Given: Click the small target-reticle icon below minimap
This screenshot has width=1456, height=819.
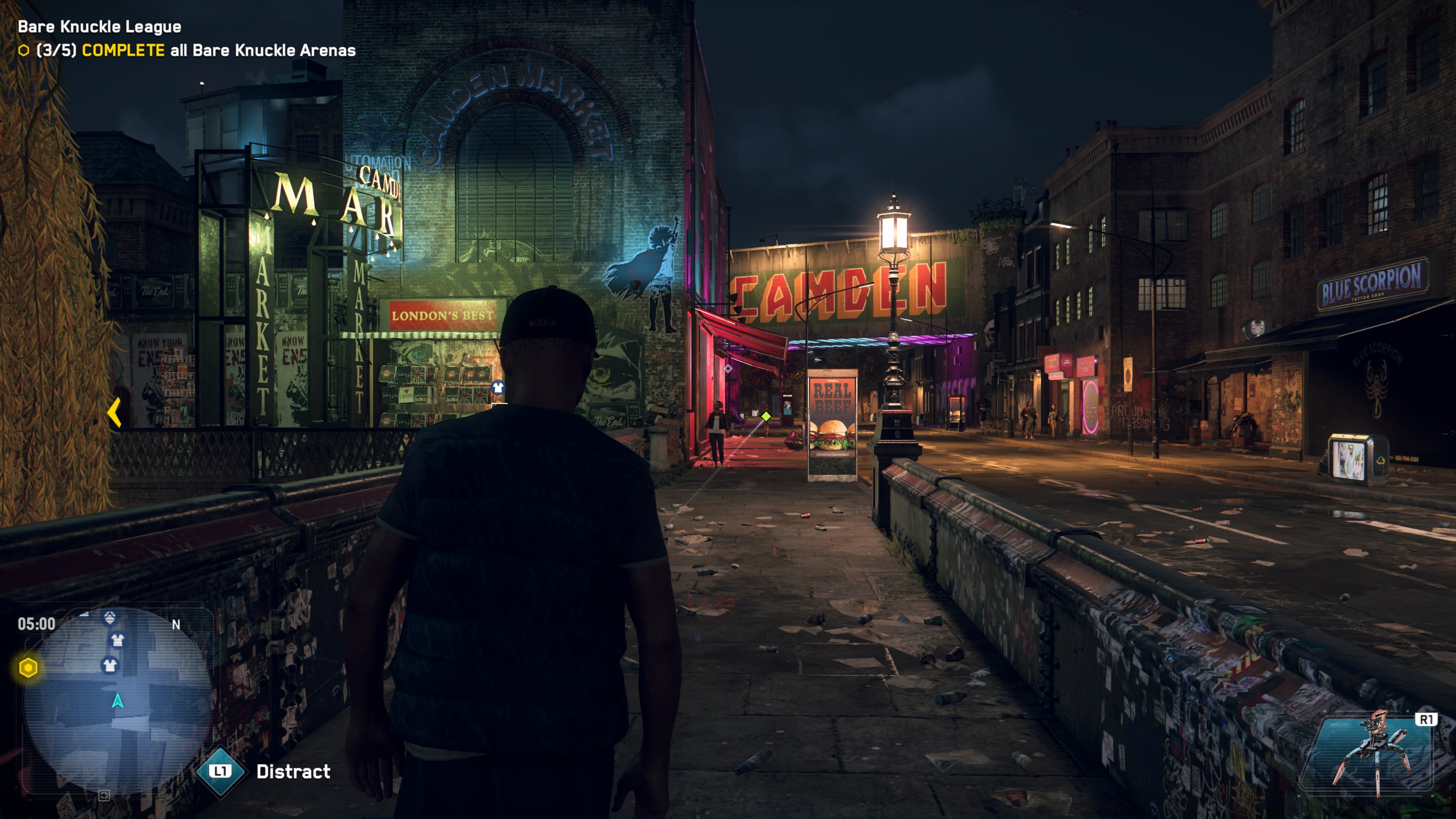Looking at the screenshot, I should tap(104, 796).
